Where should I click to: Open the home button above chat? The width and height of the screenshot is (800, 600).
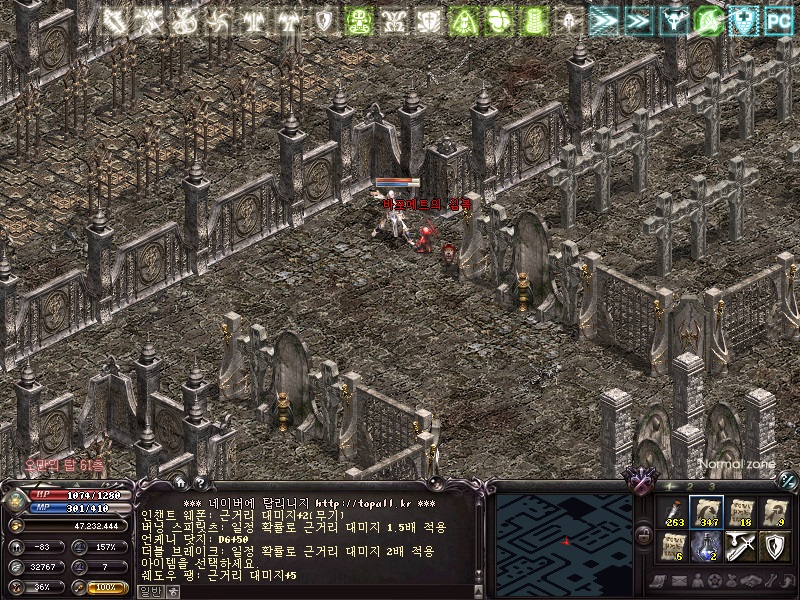(x=180, y=484)
